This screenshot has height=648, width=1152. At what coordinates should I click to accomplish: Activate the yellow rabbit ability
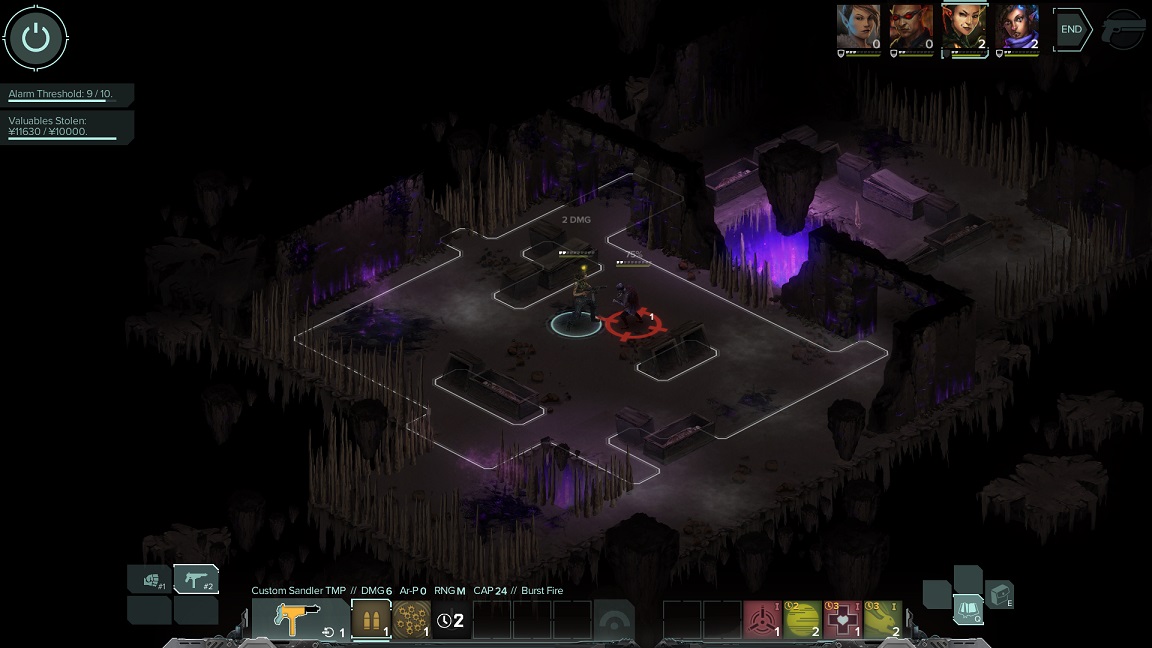click(883, 620)
